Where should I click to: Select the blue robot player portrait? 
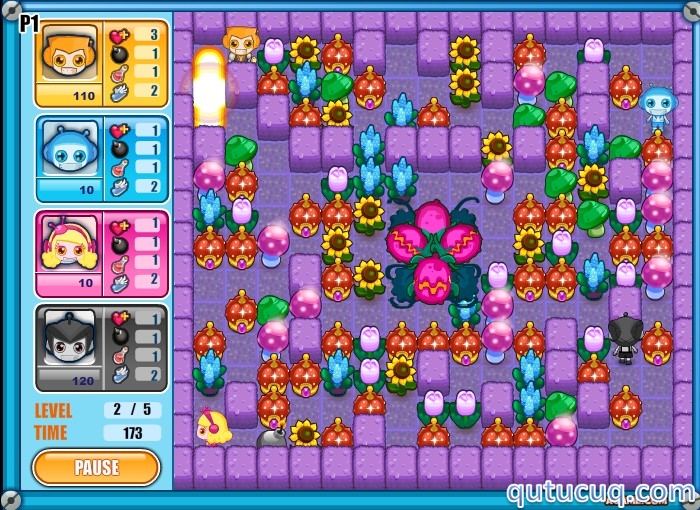(x=69, y=152)
